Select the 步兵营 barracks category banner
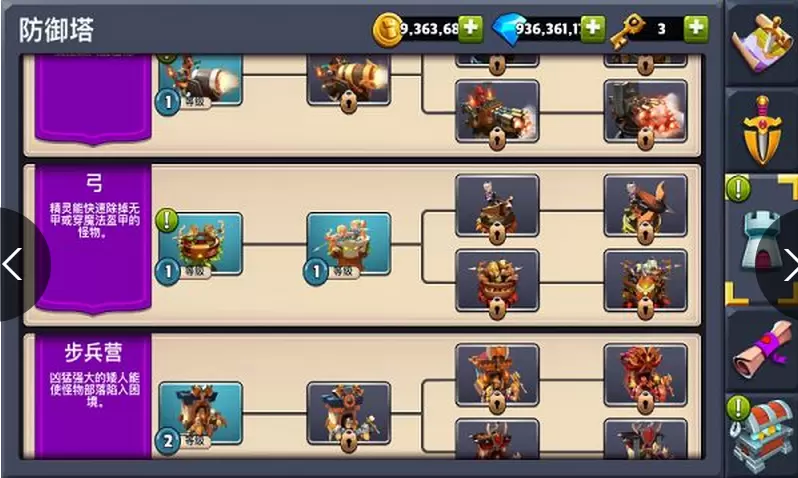Viewport: 798px width, 478px height. click(x=94, y=395)
